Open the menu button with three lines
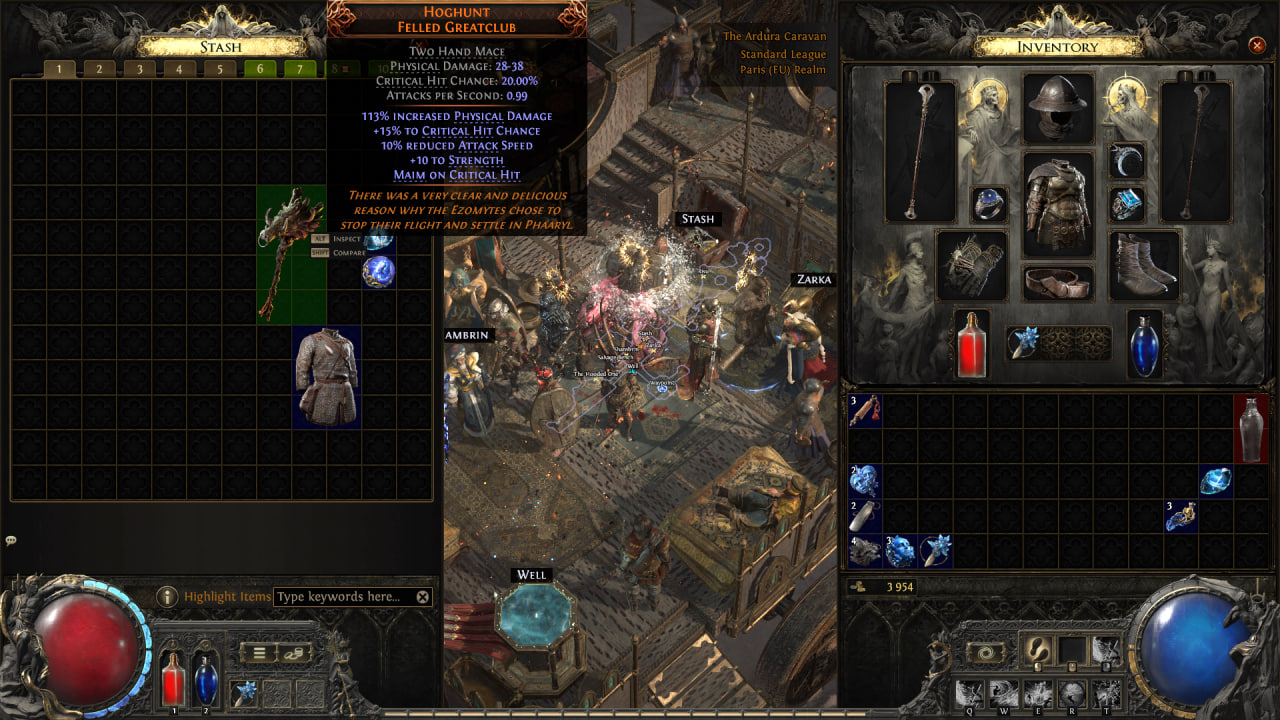1280x720 pixels. (259, 653)
